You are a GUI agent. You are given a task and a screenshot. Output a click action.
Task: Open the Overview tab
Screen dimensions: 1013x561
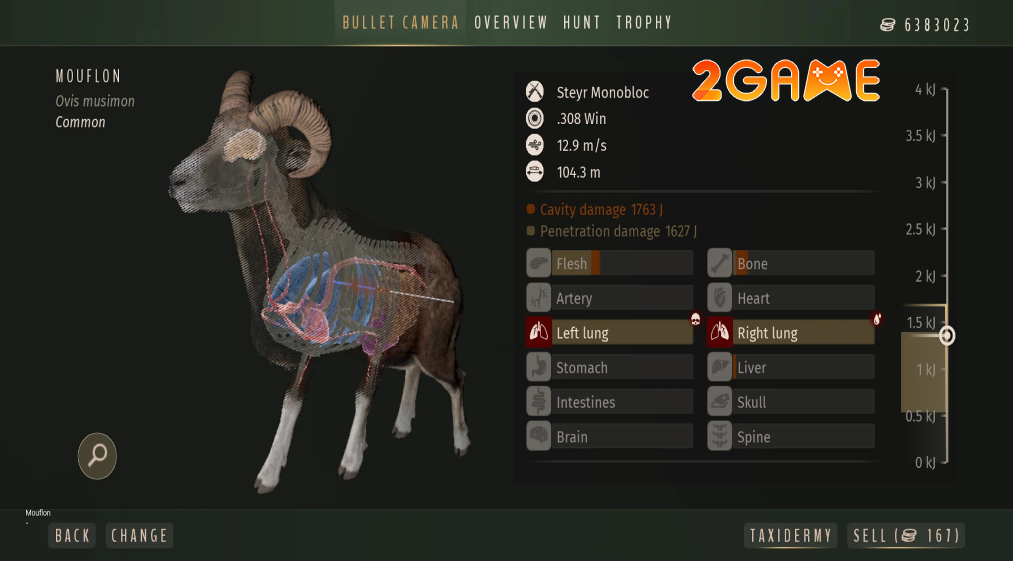pyautogui.click(x=511, y=23)
